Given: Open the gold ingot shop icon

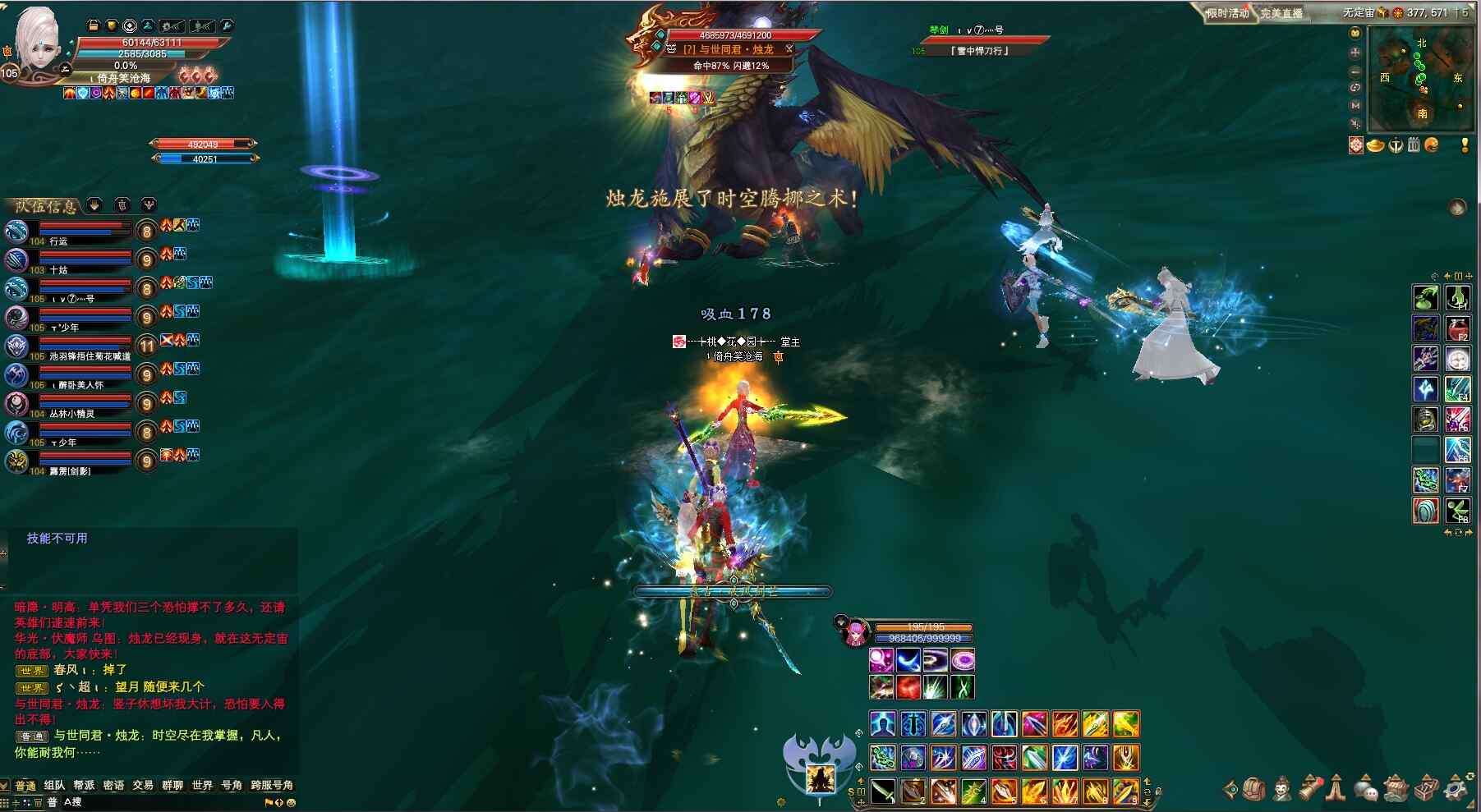Looking at the screenshot, I should coord(1375,145).
